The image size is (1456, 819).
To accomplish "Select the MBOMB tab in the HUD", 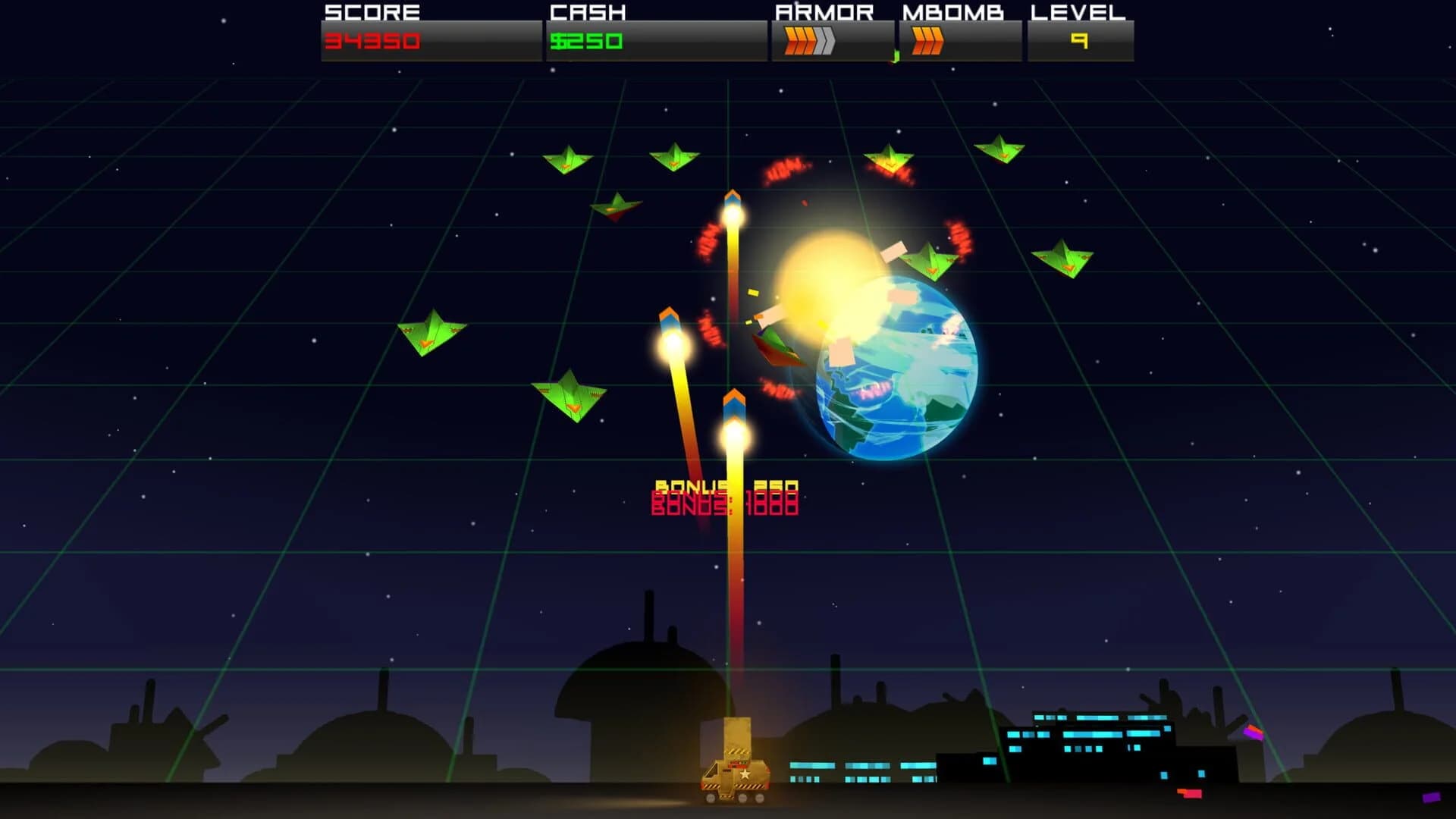I will pyautogui.click(x=953, y=12).
